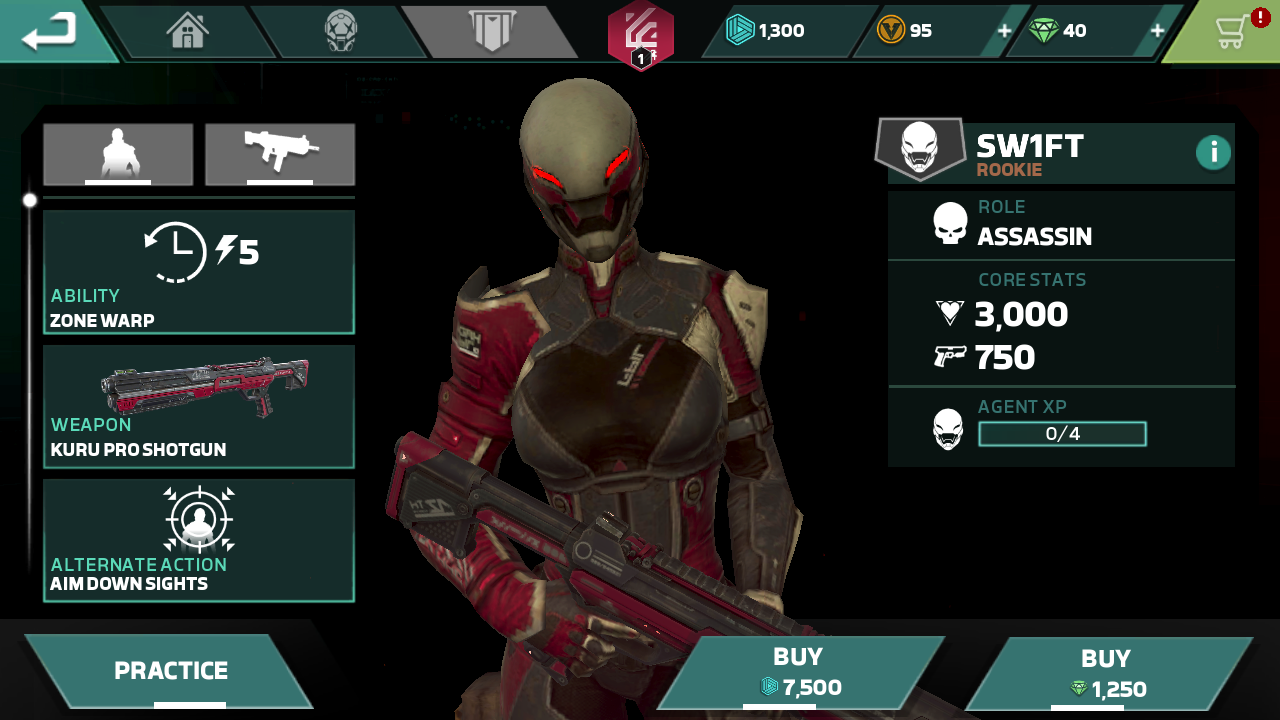Show the agent character view tab
Viewport: 1280px width, 720px height.
(118, 154)
